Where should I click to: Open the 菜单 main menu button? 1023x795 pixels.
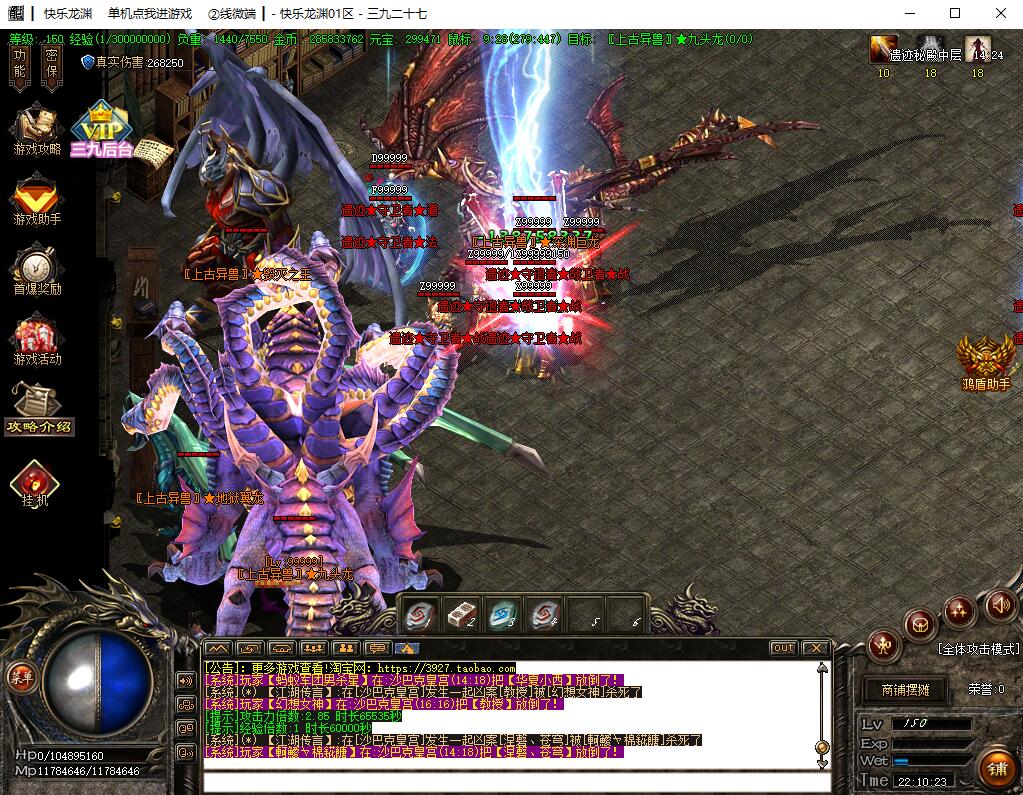pos(20,677)
